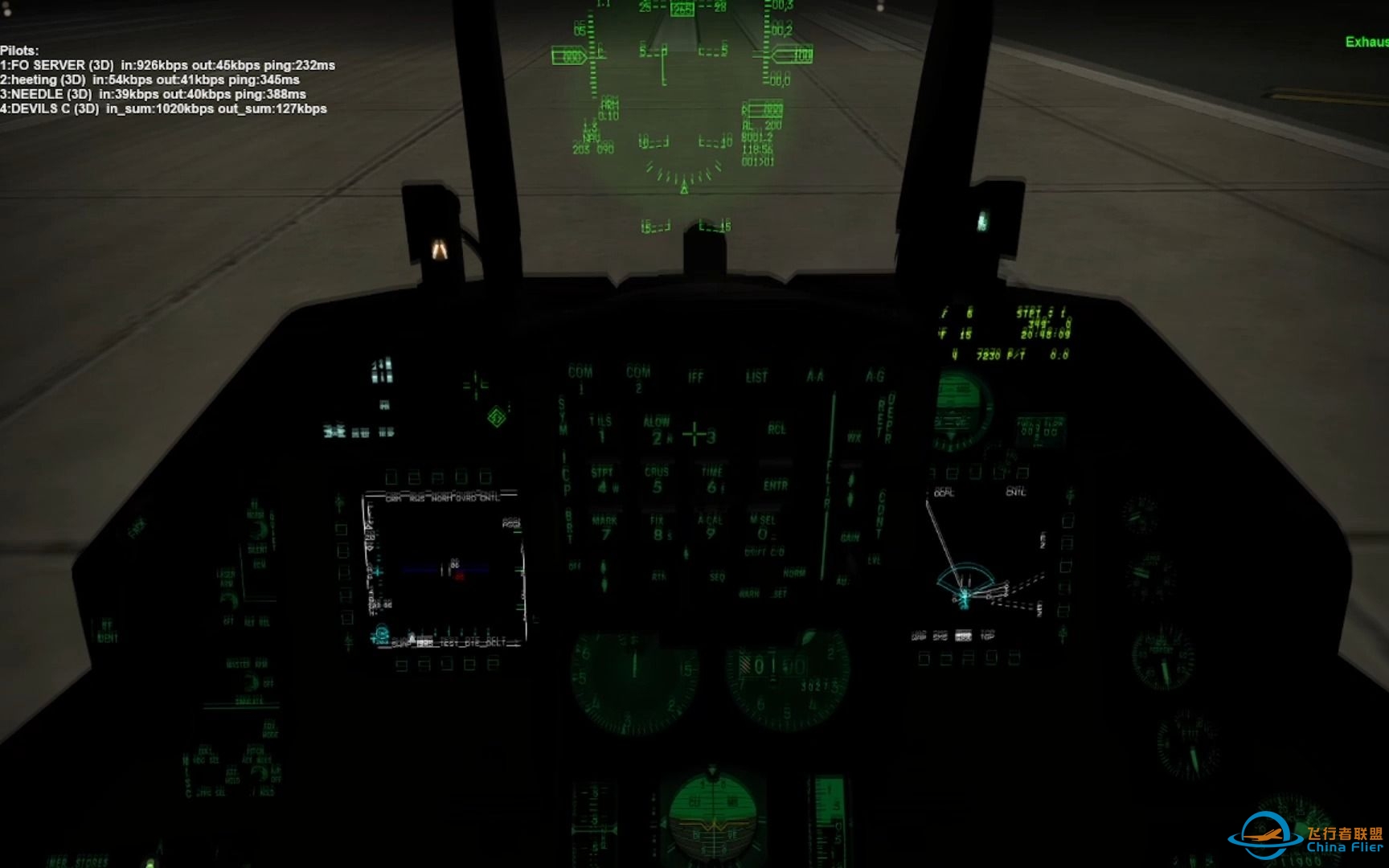Flip the LASER ARM switch
The image size is (1389, 868).
(x=230, y=600)
